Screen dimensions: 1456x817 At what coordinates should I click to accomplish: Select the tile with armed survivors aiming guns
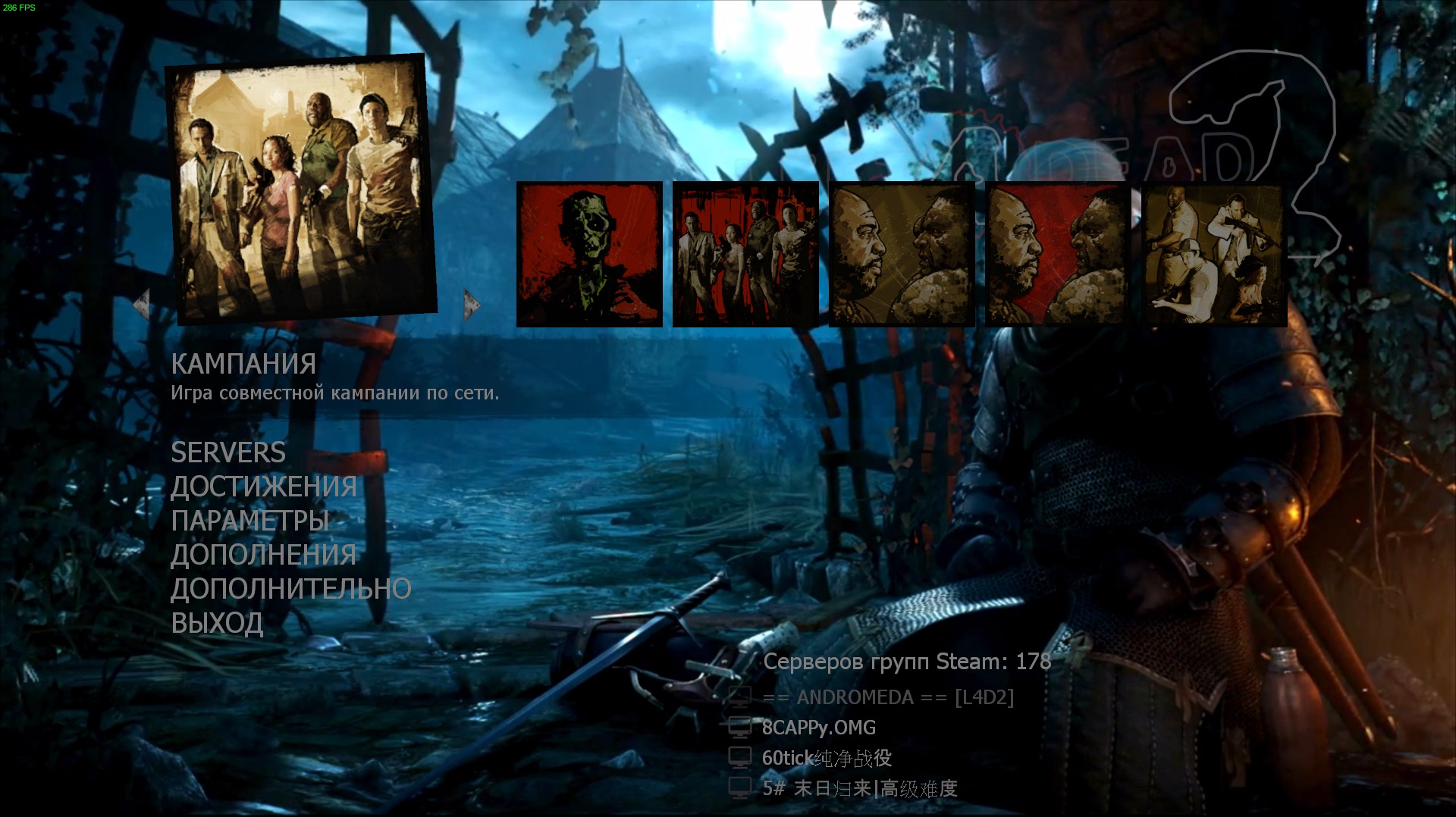point(1214,255)
